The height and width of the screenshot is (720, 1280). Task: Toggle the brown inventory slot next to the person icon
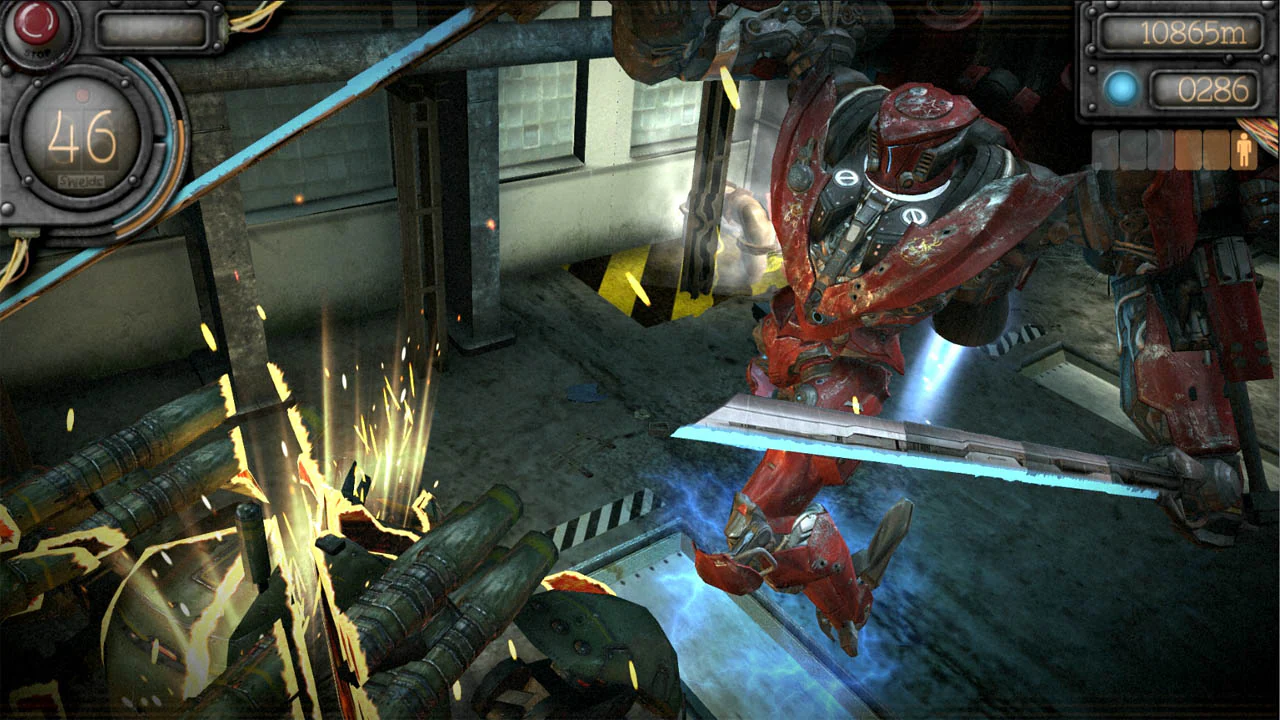point(1216,147)
